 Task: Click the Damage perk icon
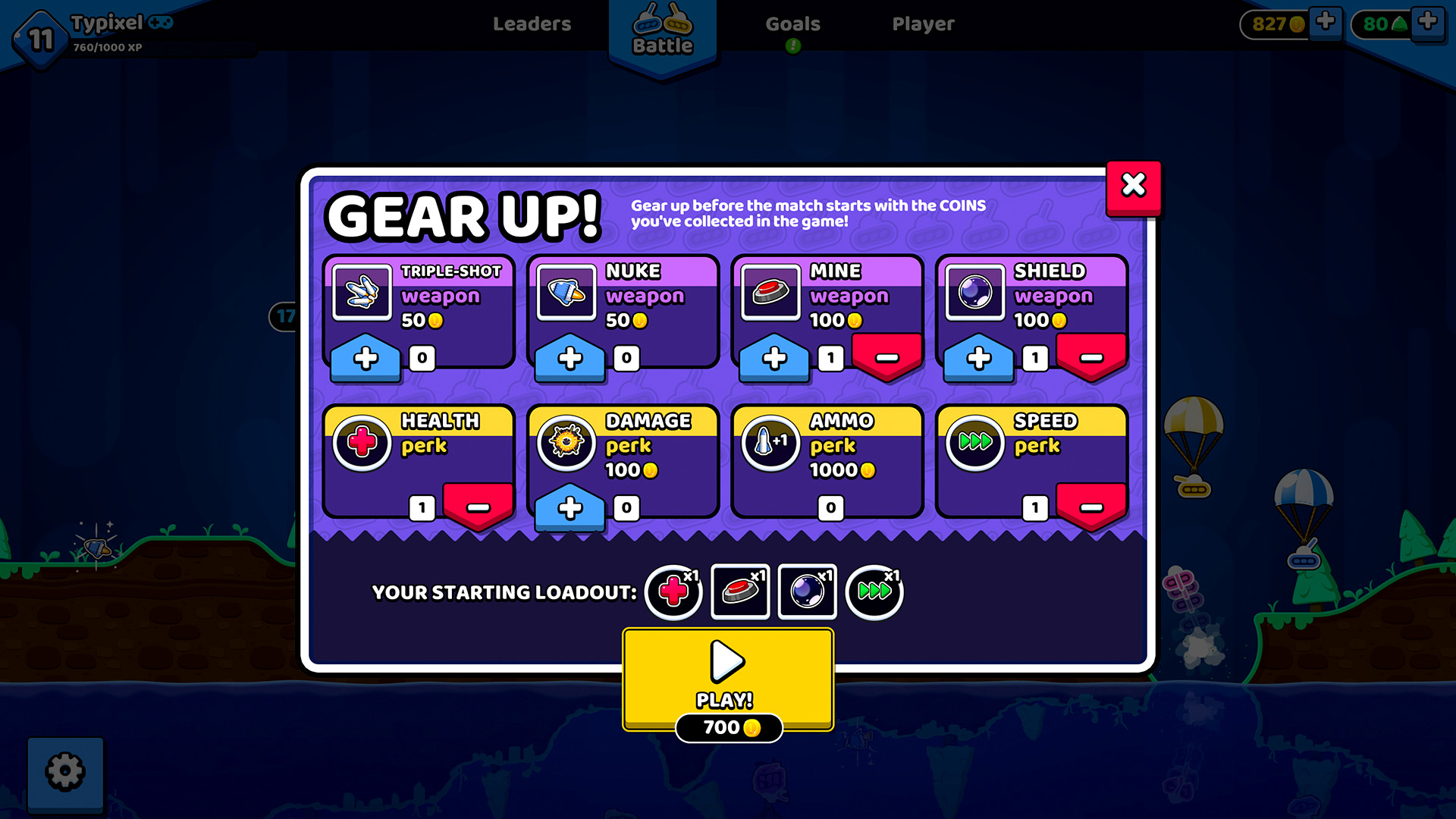(566, 444)
